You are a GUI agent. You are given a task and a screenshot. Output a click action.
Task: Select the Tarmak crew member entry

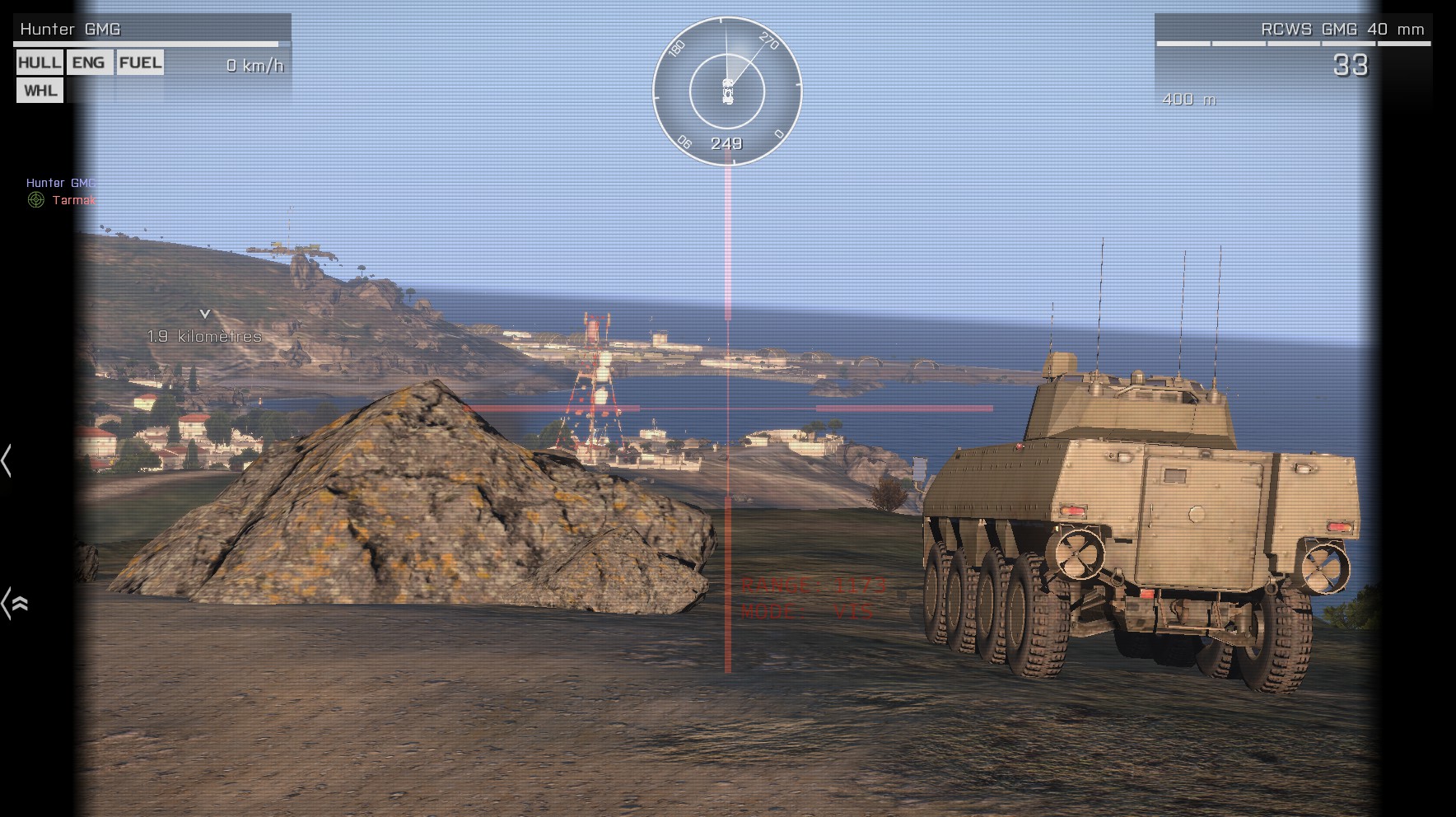[x=73, y=200]
